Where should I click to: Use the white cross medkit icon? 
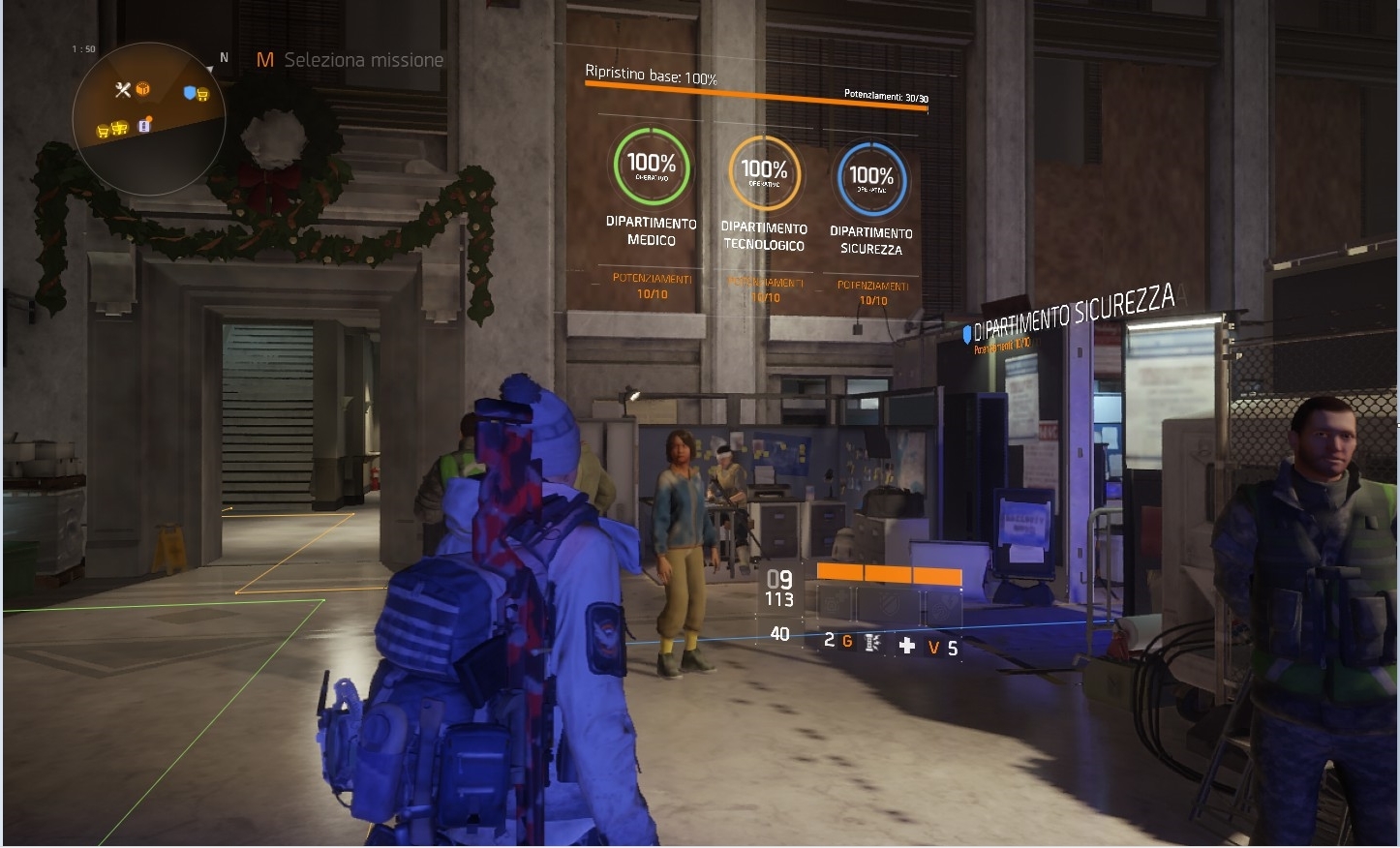(907, 646)
